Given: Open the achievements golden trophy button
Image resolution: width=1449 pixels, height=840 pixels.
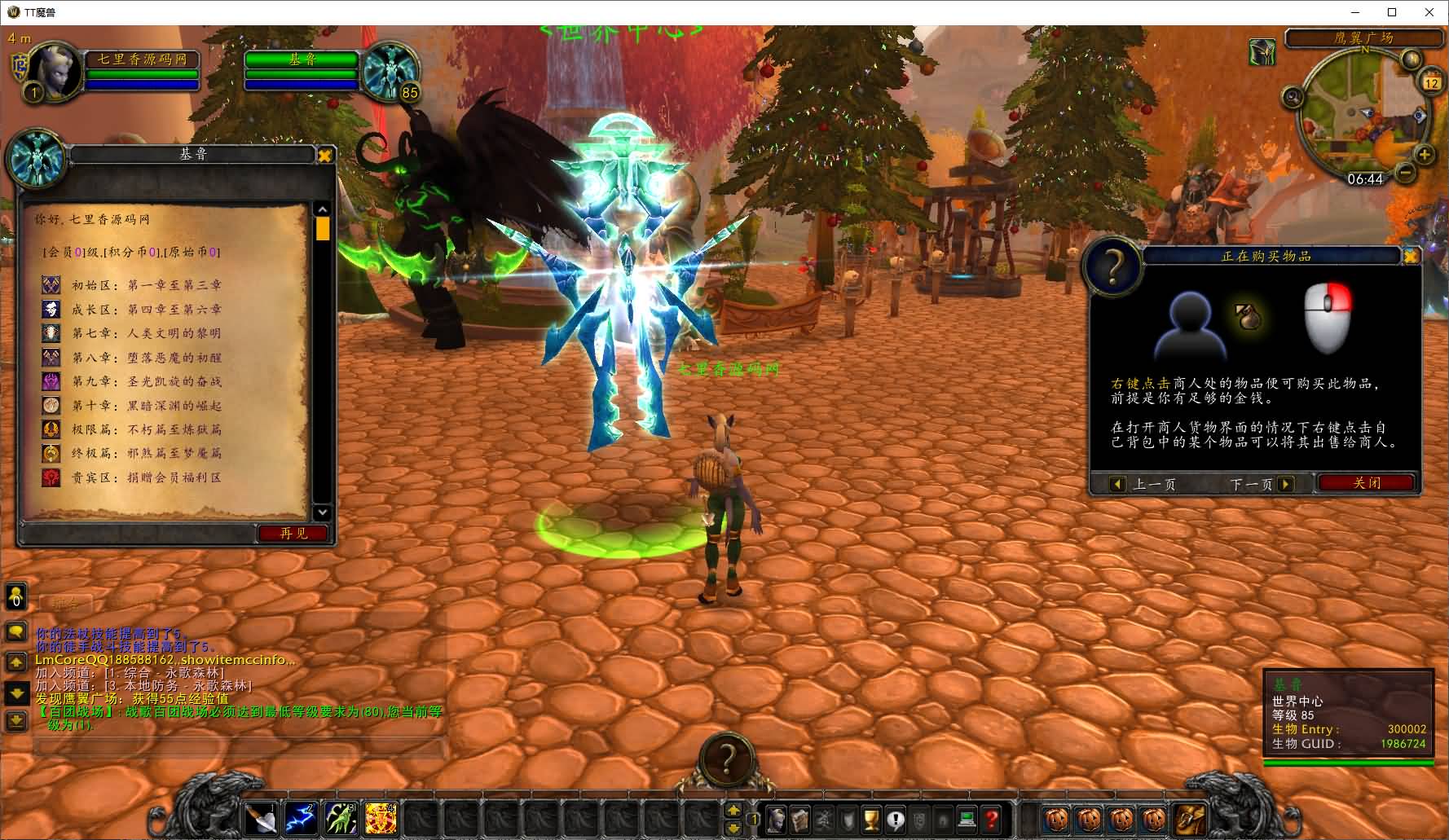Looking at the screenshot, I should (871, 818).
